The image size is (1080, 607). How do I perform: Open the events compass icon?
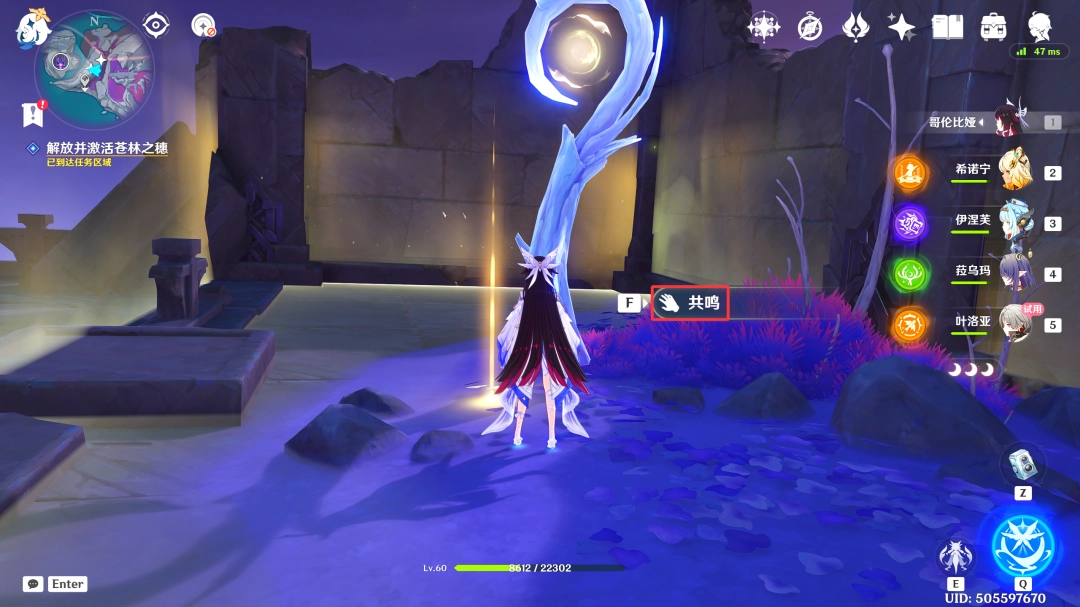coord(809,27)
